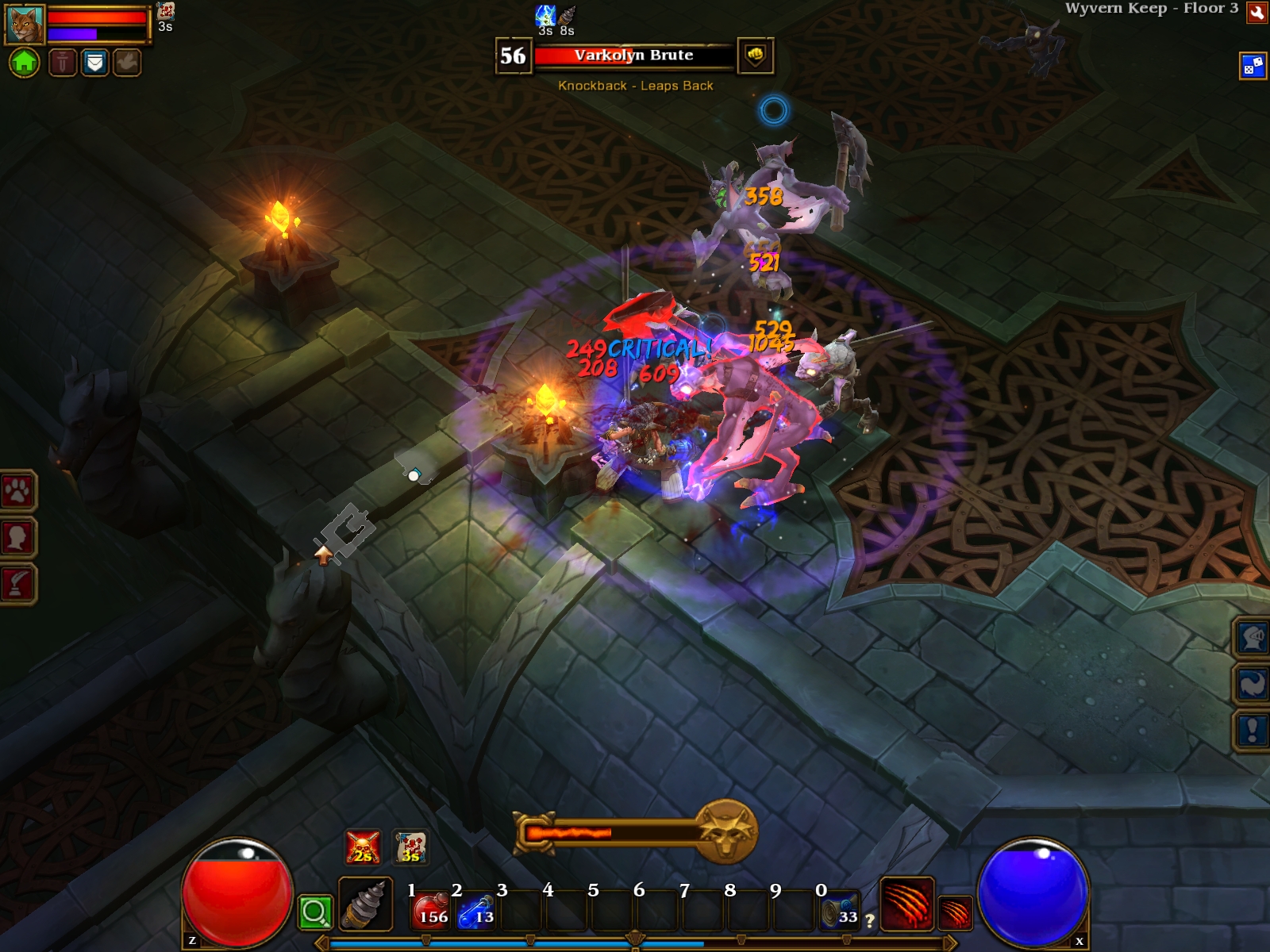Open the red quill journal button

pyautogui.click(x=17, y=584)
